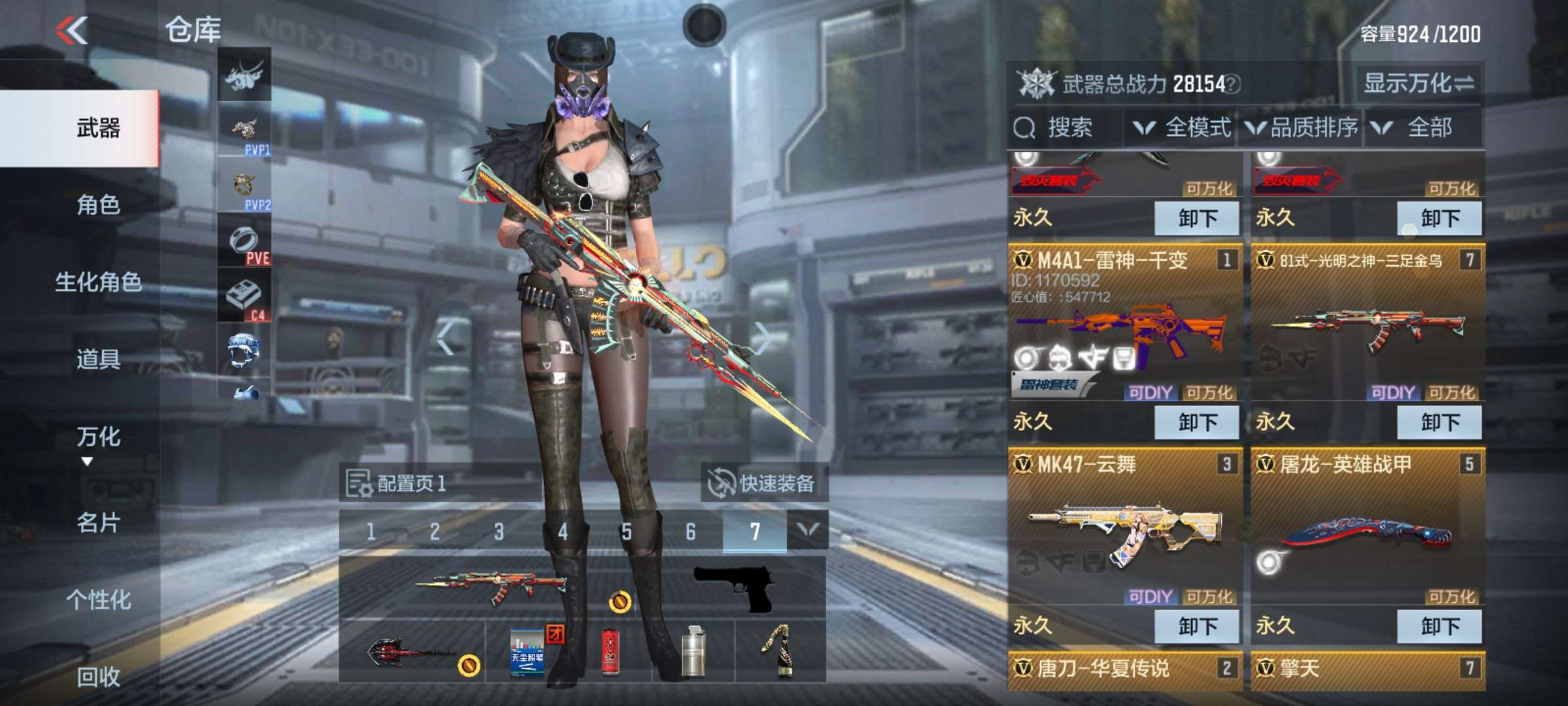Toggle the 显示万化 display button

[1418, 84]
